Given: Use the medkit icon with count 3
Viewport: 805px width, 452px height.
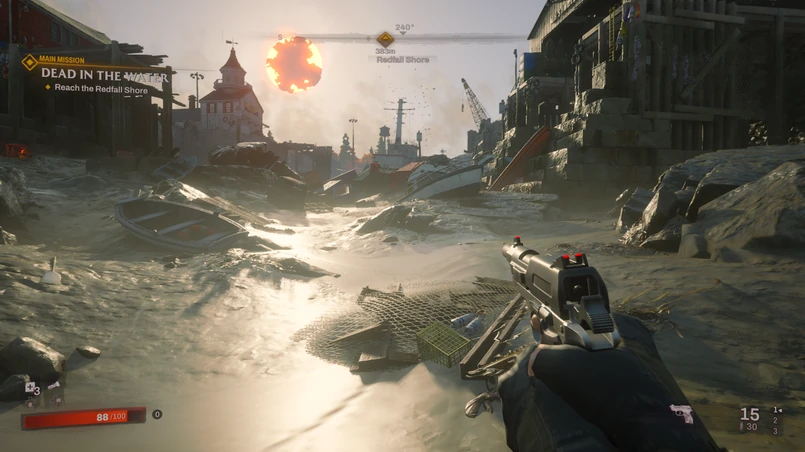Looking at the screenshot, I should pyautogui.click(x=31, y=388).
